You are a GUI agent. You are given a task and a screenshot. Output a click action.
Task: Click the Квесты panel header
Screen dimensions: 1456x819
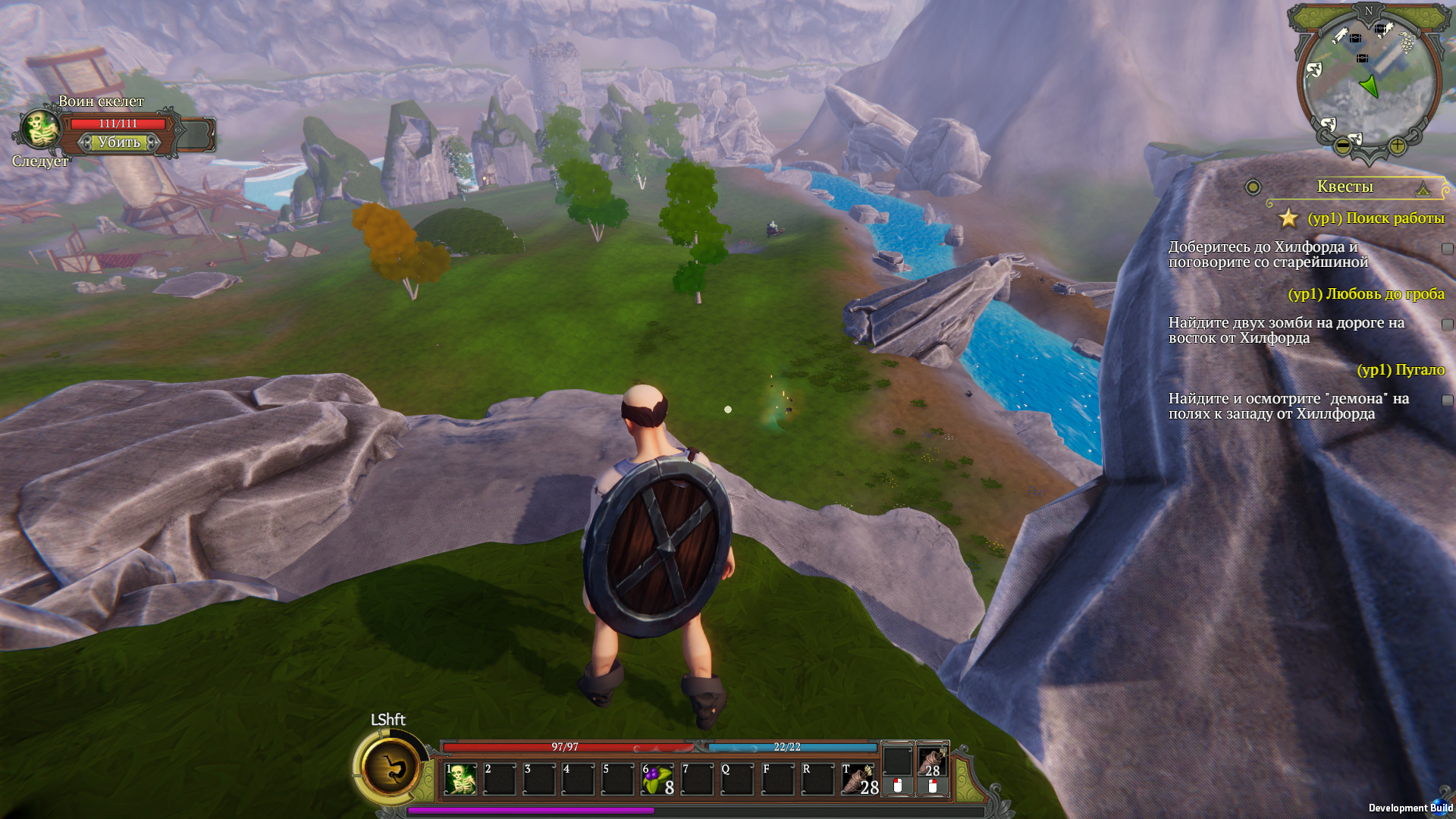click(1345, 187)
